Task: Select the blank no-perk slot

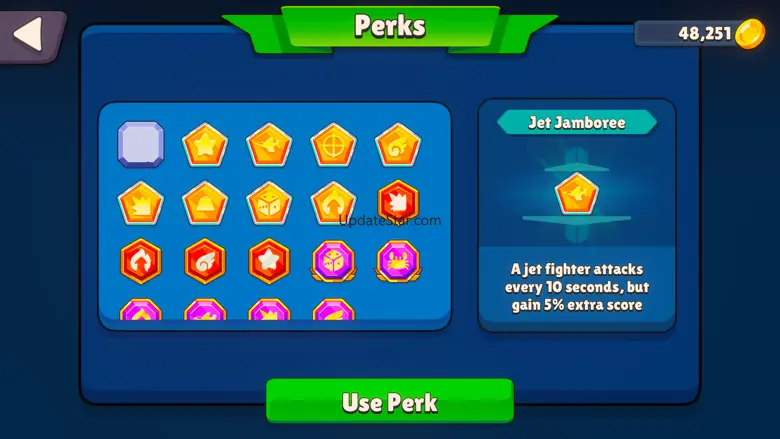Action: tap(141, 144)
